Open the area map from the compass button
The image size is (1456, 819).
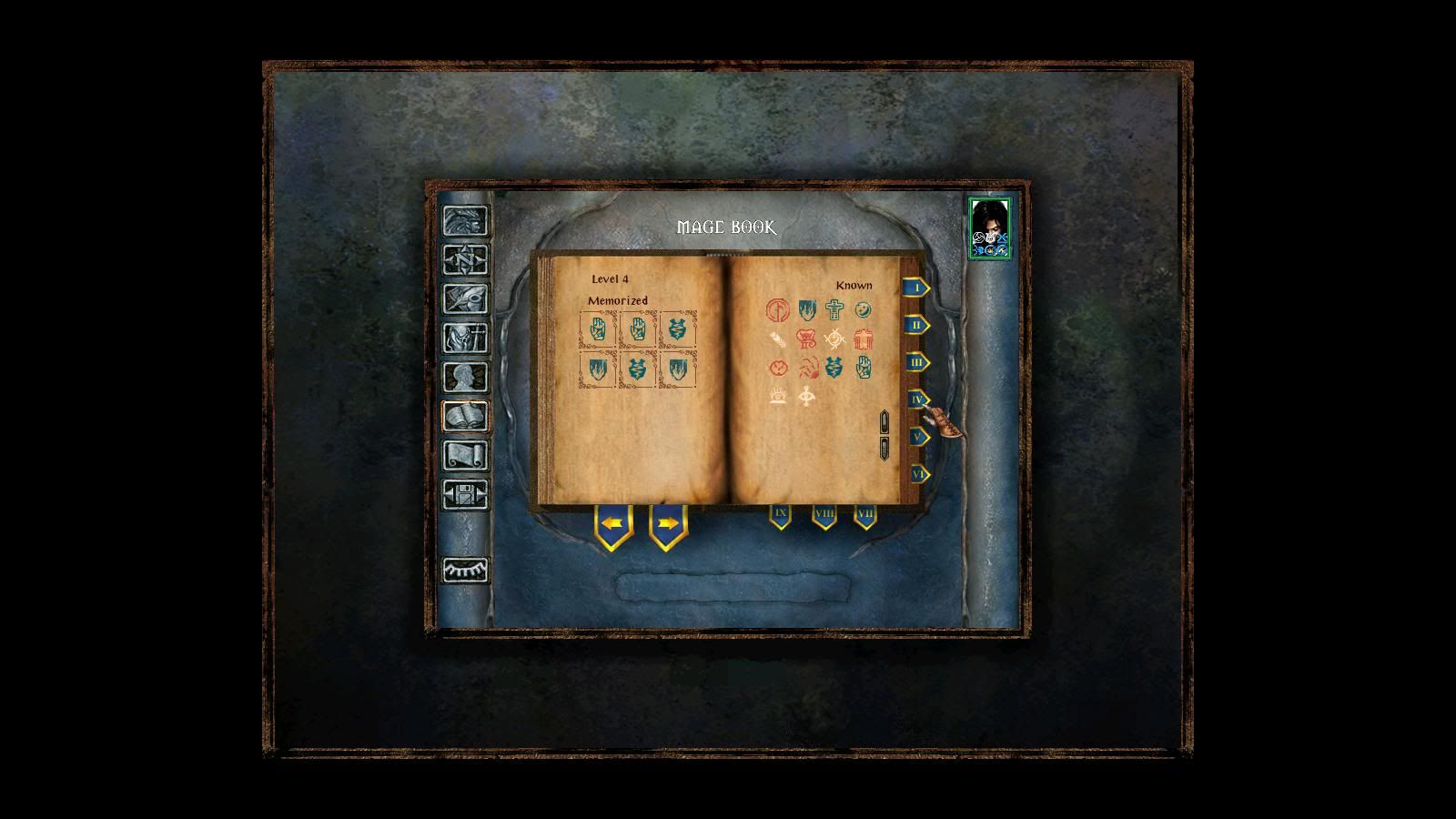(x=465, y=260)
